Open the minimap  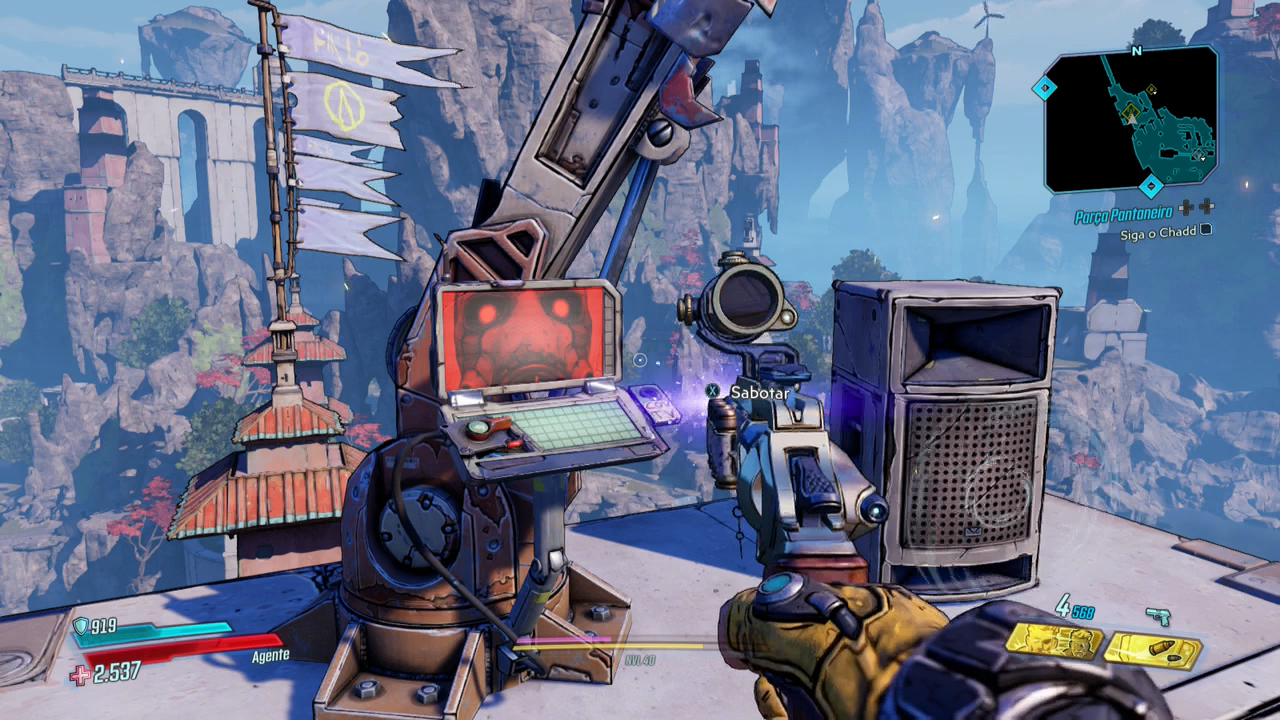click(1131, 120)
